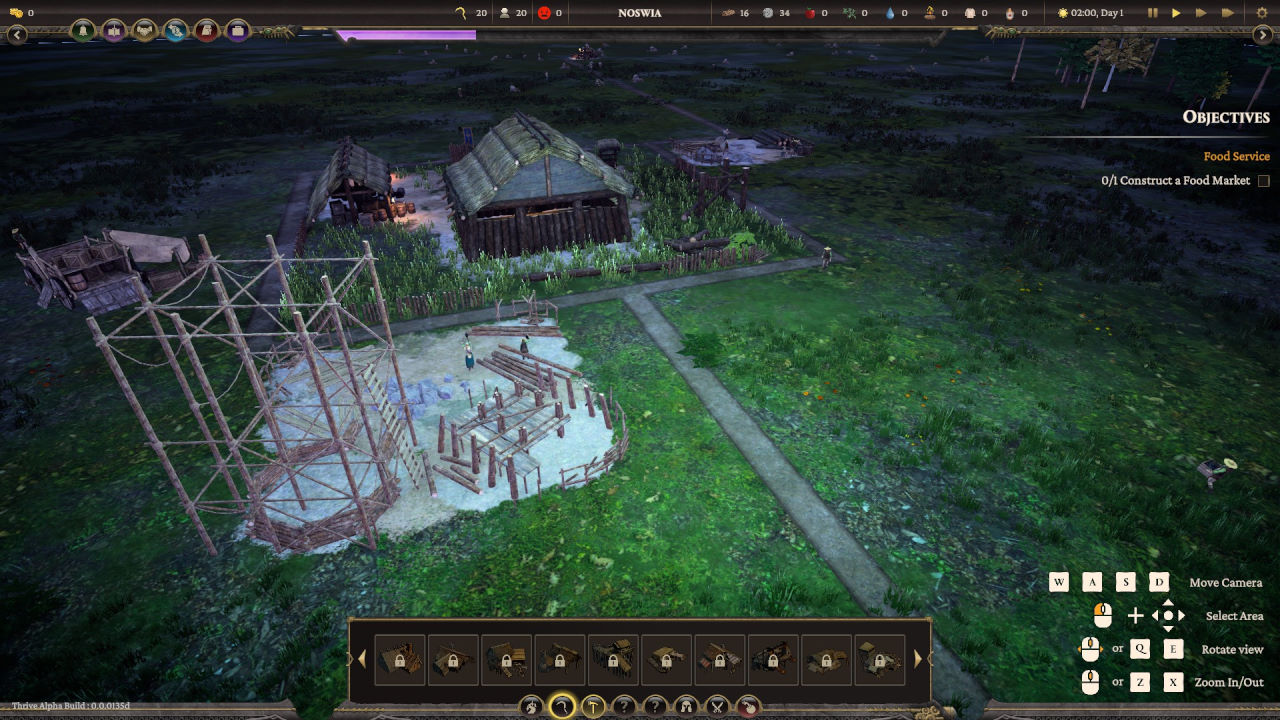Open the blue coin exchange trade panel
Screen dimensions: 1280x720
(x=176, y=31)
